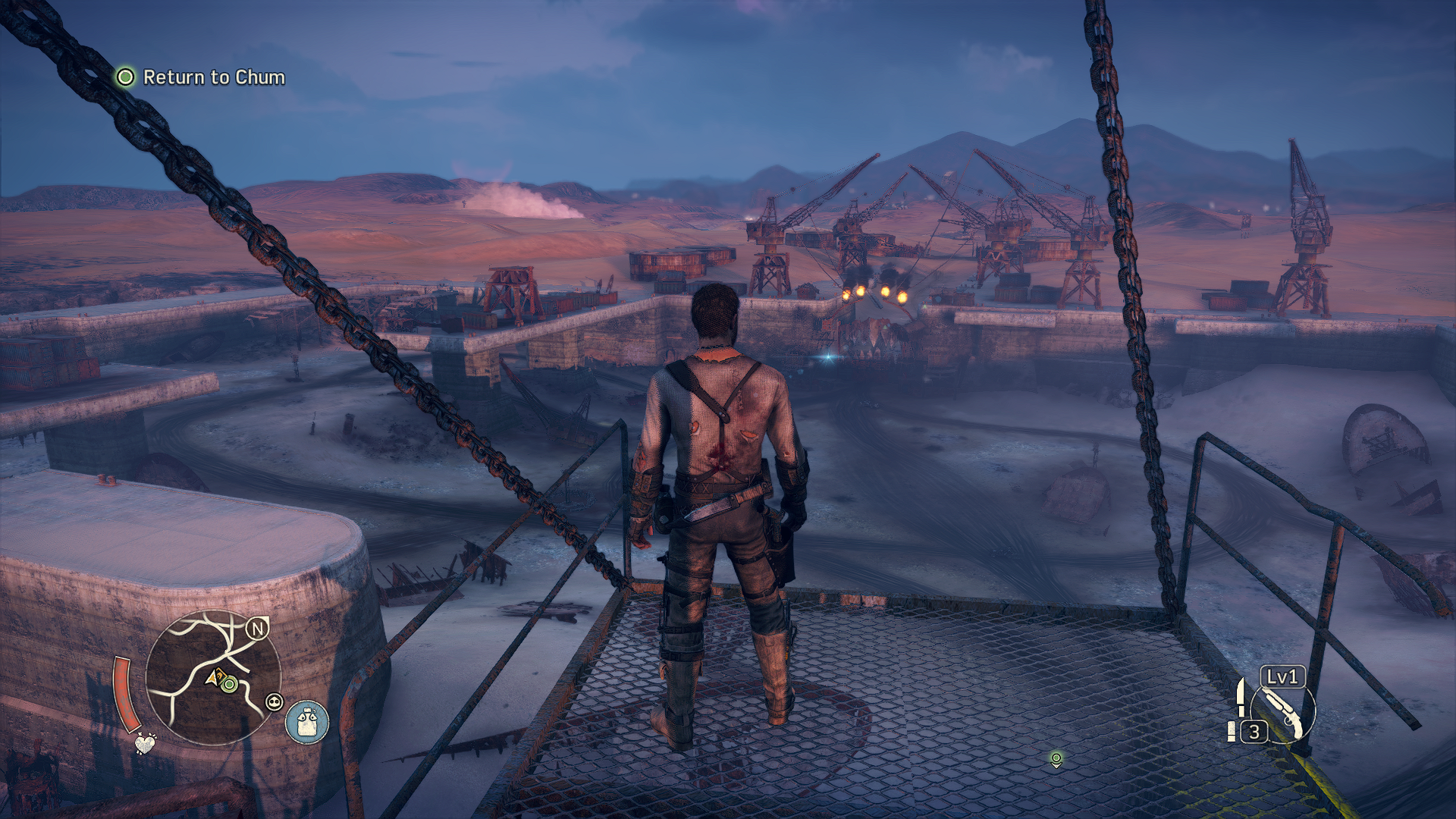Open the circular minimap

213,677
